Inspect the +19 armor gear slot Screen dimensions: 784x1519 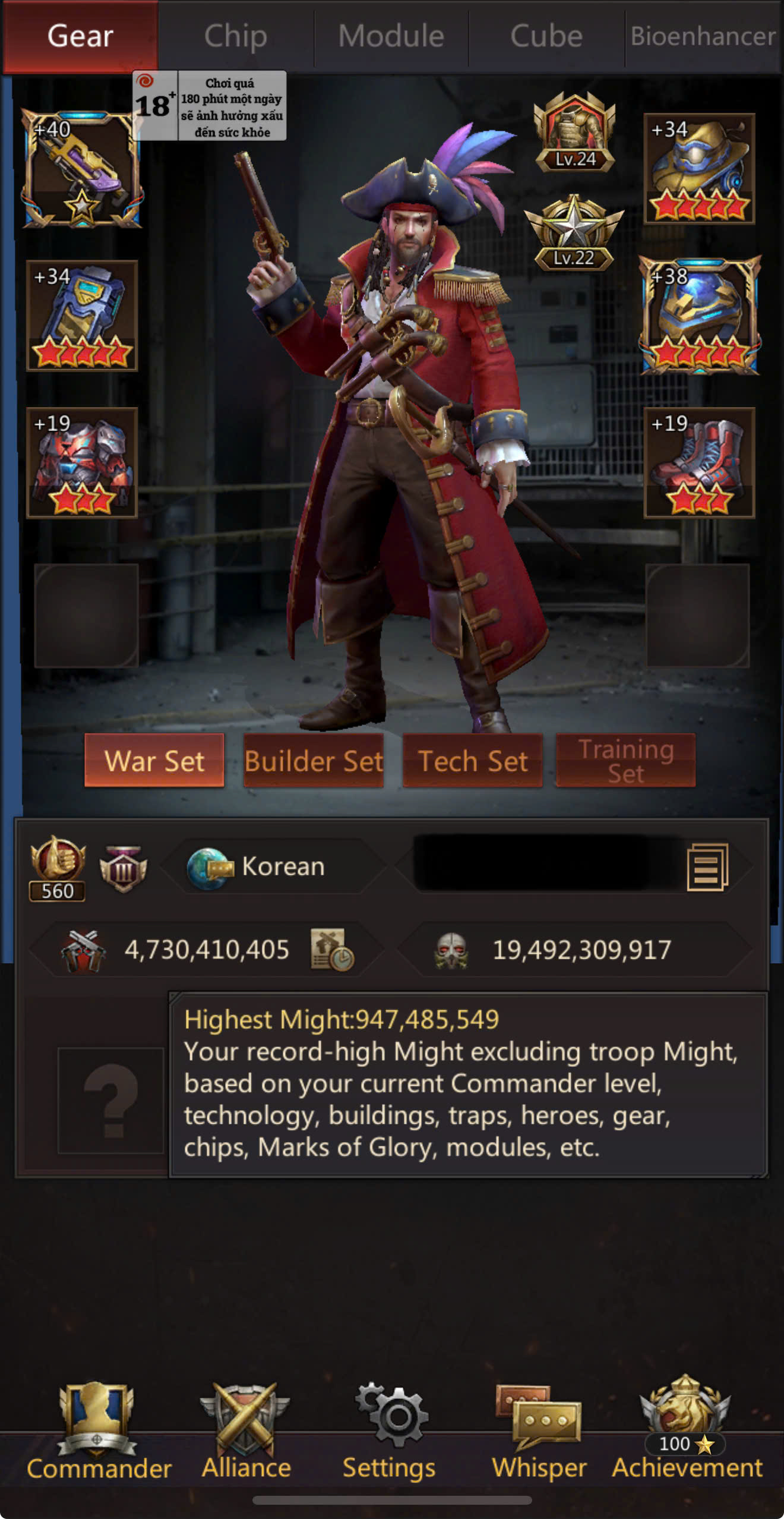click(x=82, y=462)
